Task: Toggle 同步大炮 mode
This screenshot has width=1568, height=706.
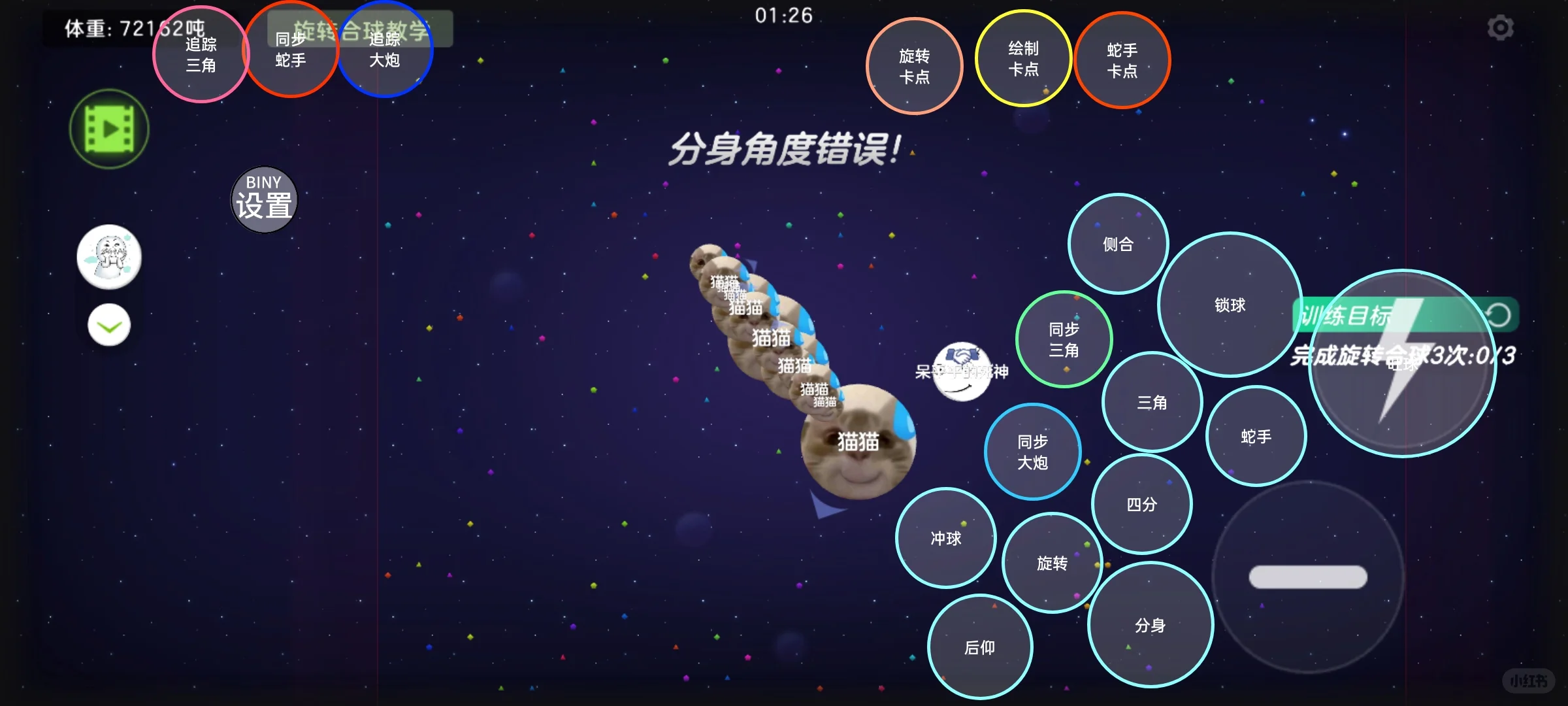Action: tap(1032, 451)
